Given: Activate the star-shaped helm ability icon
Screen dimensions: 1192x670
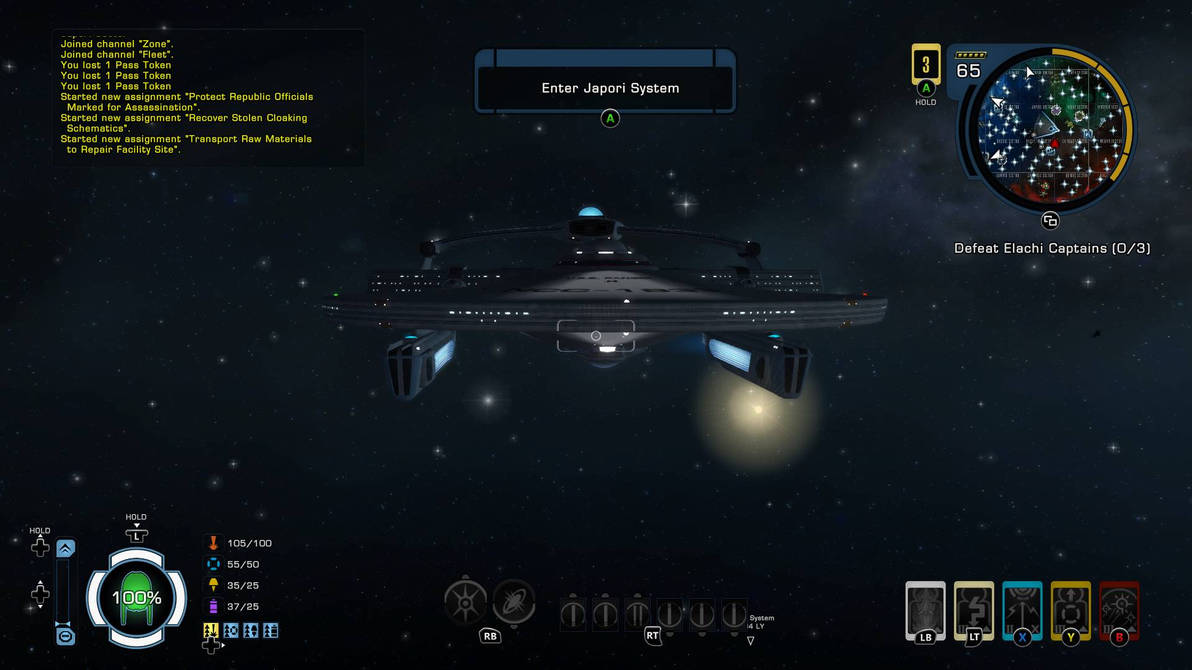Looking at the screenshot, I should [465, 602].
